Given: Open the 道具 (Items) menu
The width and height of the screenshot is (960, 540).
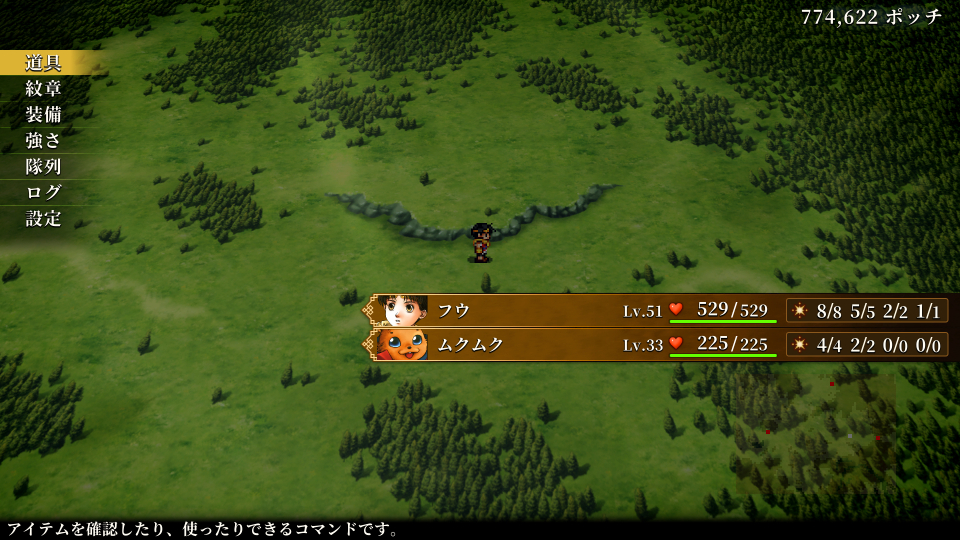Looking at the screenshot, I should [44, 63].
